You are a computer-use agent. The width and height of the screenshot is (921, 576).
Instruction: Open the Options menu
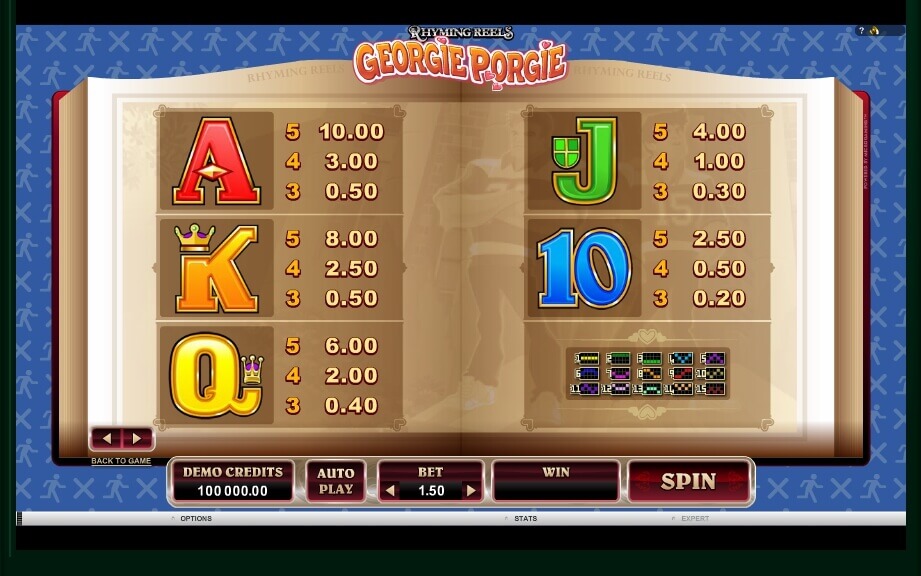195,519
